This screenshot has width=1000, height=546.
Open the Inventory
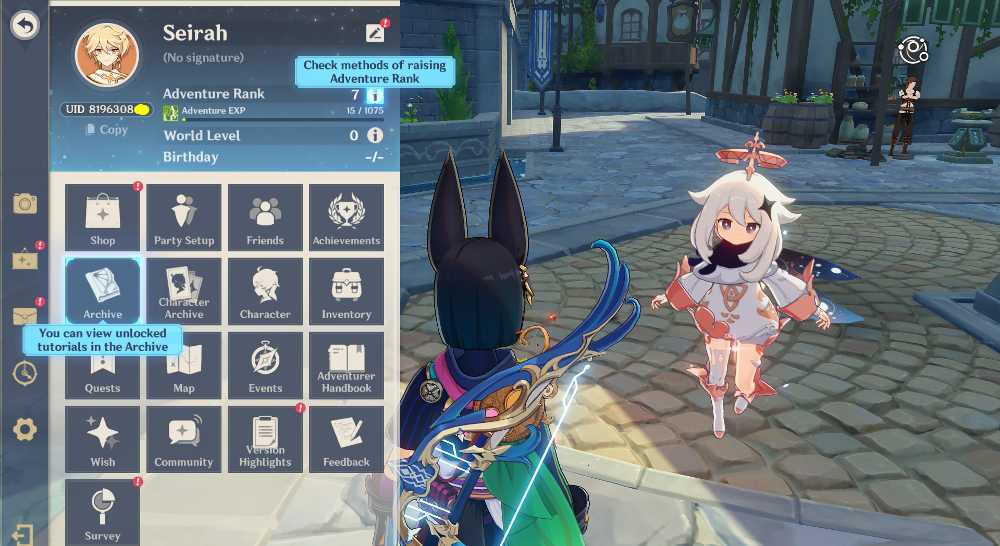click(346, 291)
